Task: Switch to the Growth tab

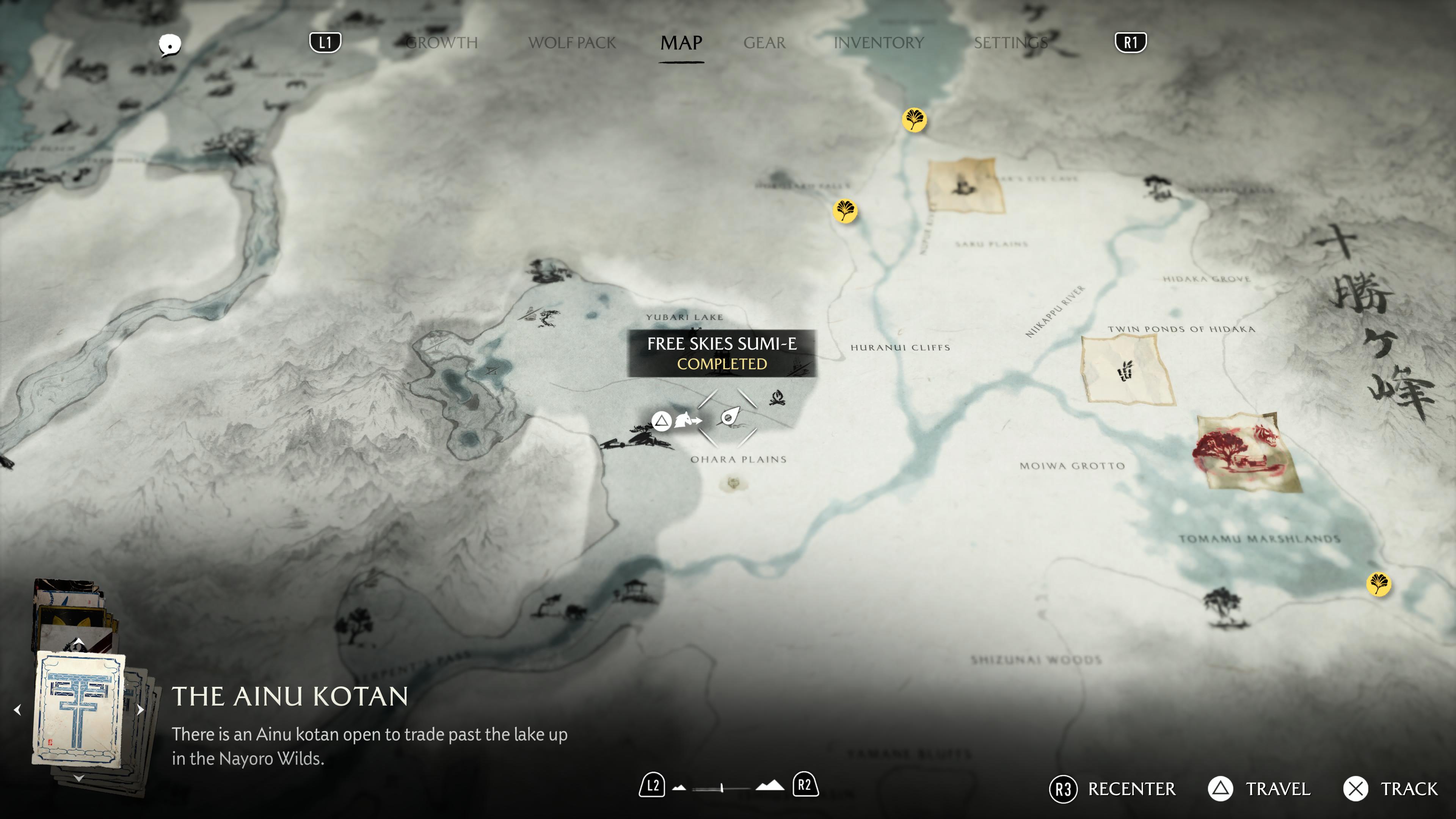Action: point(442,42)
